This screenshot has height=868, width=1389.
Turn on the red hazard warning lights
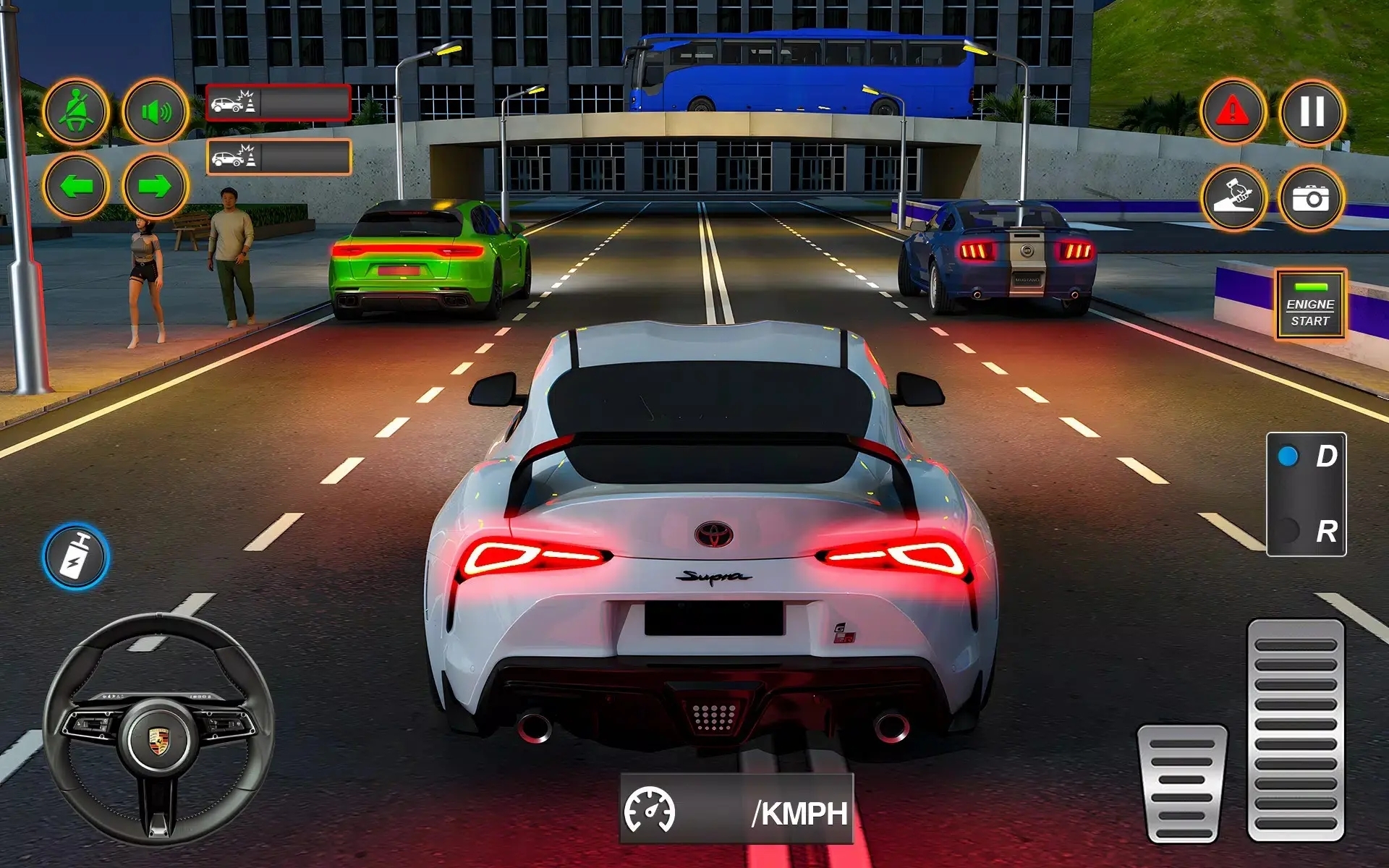pos(1233,112)
